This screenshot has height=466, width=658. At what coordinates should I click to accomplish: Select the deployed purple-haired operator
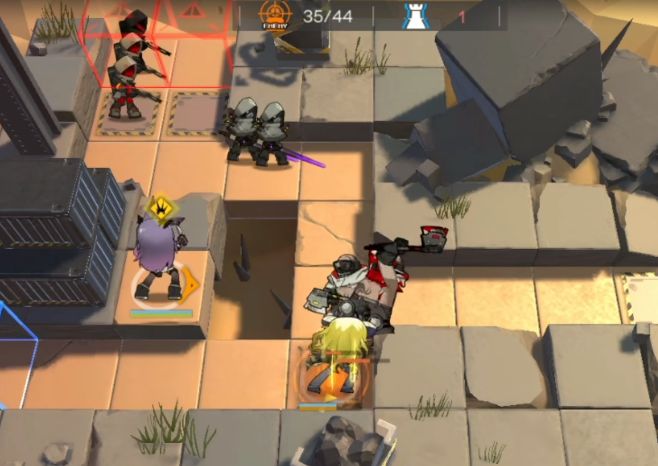pos(159,262)
